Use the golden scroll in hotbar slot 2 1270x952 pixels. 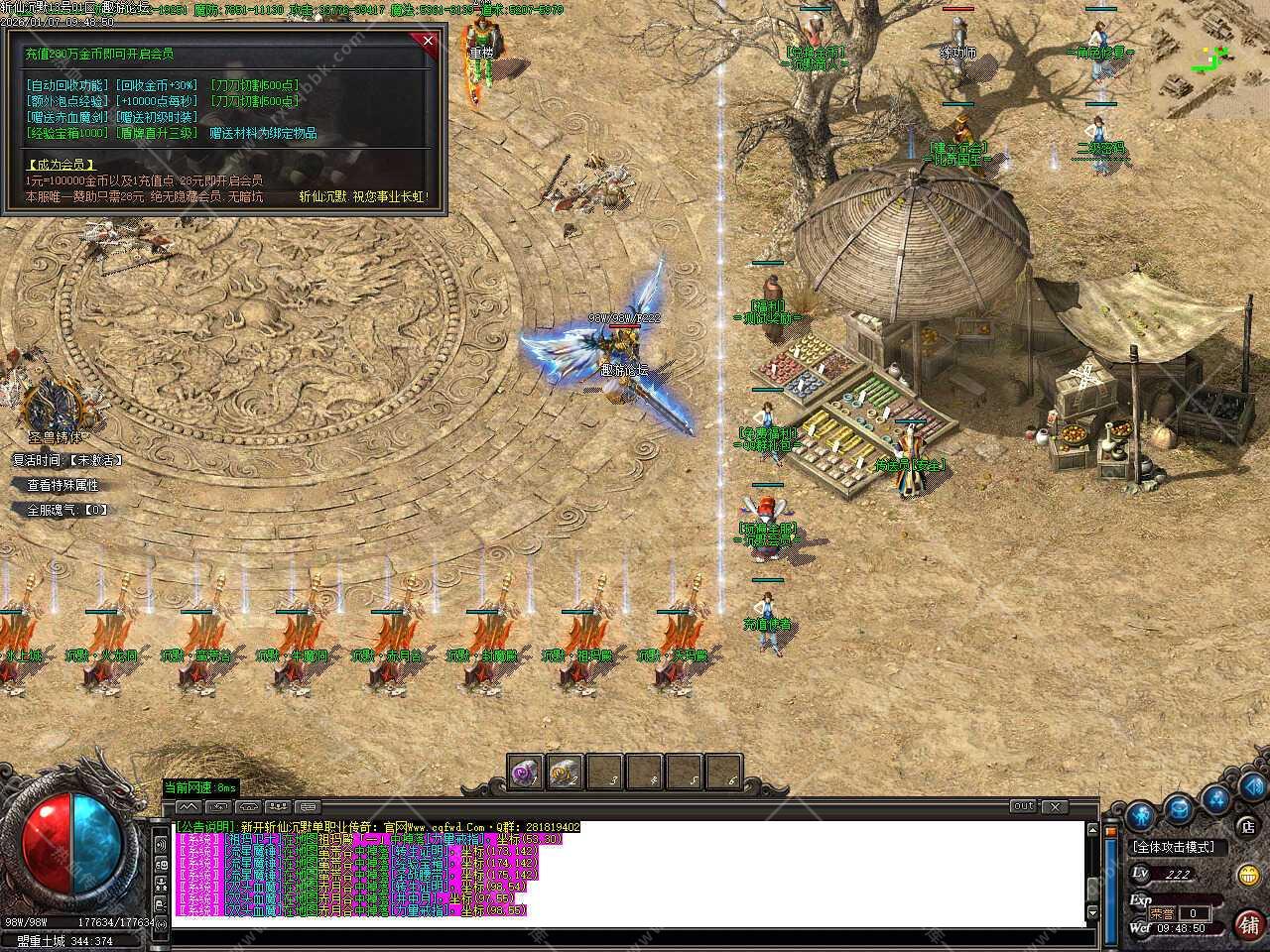tap(564, 771)
